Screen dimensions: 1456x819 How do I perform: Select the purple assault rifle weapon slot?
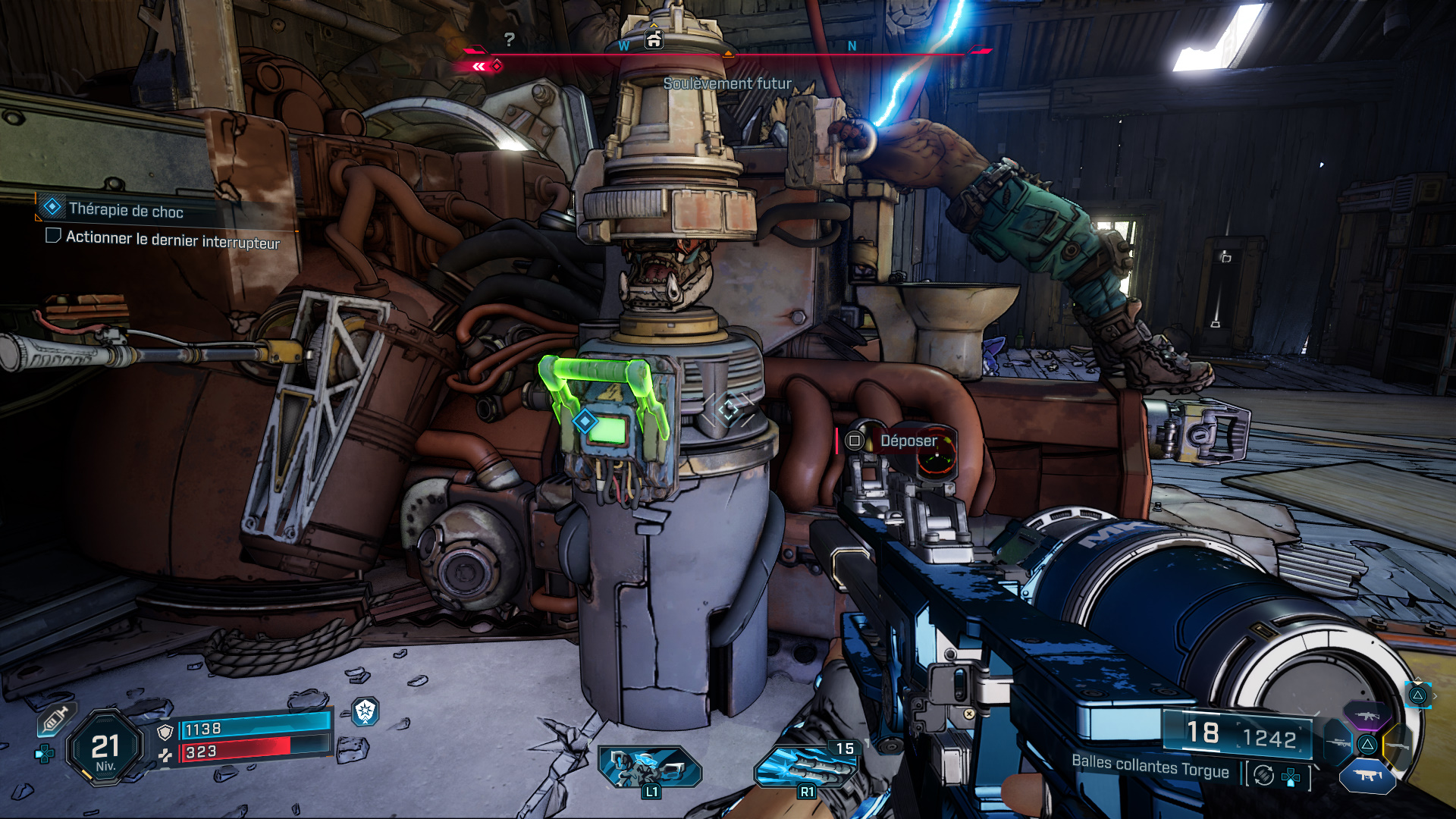pos(1367,716)
